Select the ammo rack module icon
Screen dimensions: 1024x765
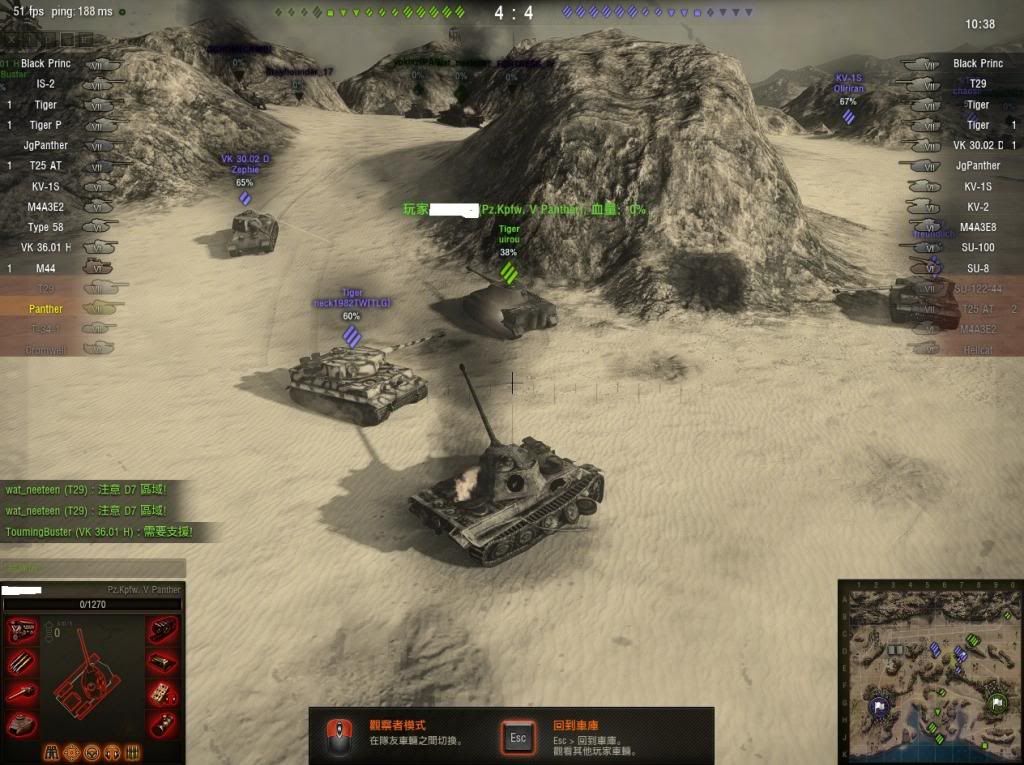[x=21, y=661]
